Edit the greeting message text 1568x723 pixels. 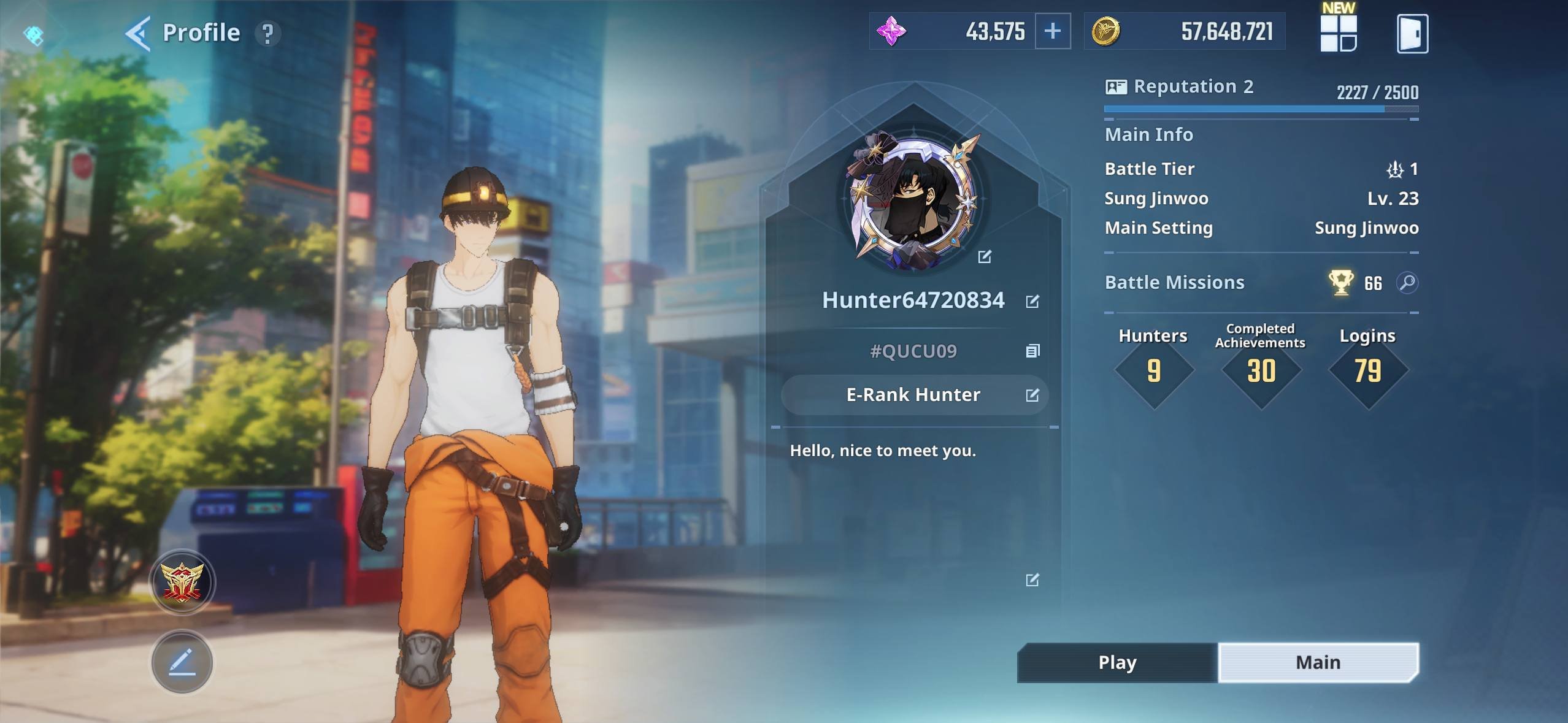click(1032, 580)
